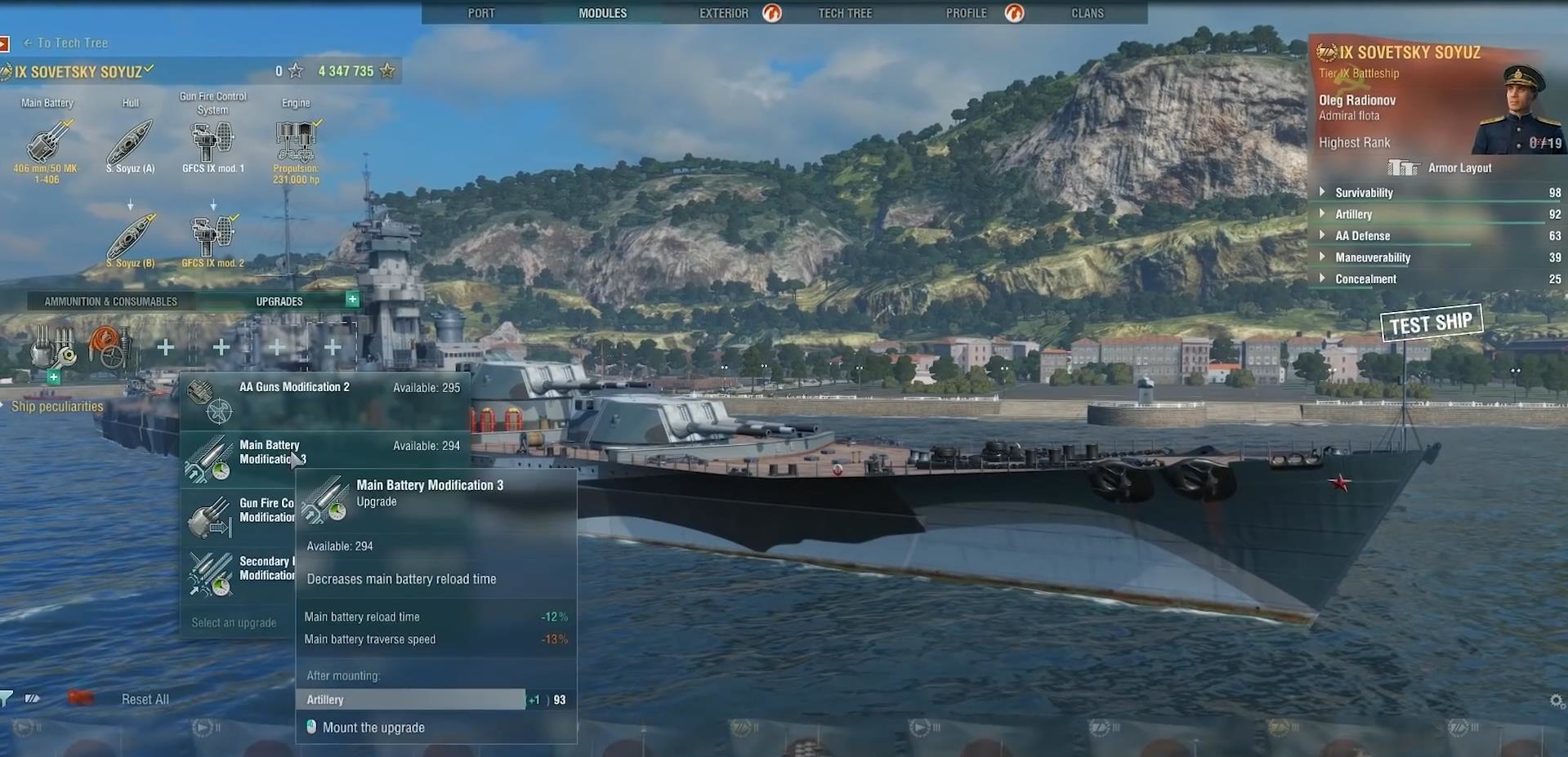Pick GFCS IX mod. 1 module
1568x757 pixels.
pyautogui.click(x=212, y=142)
